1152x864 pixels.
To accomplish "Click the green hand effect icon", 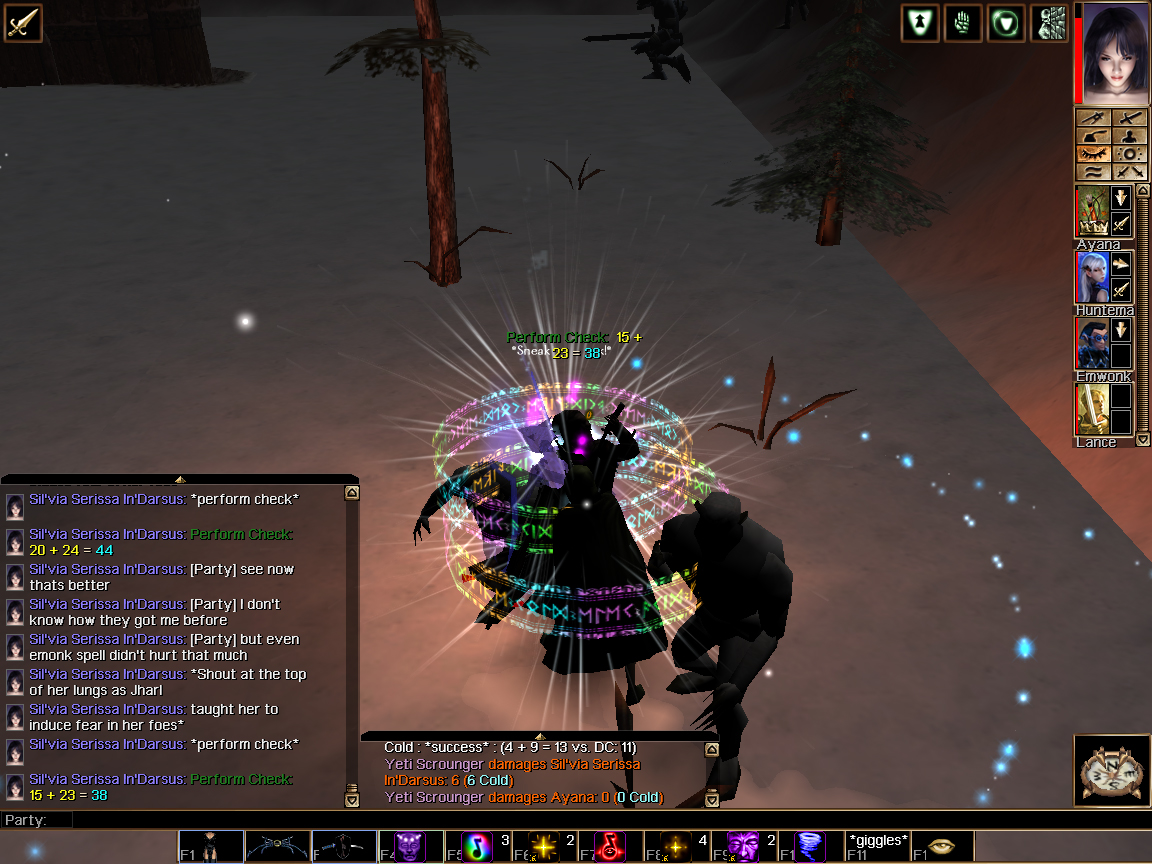I will [963, 23].
